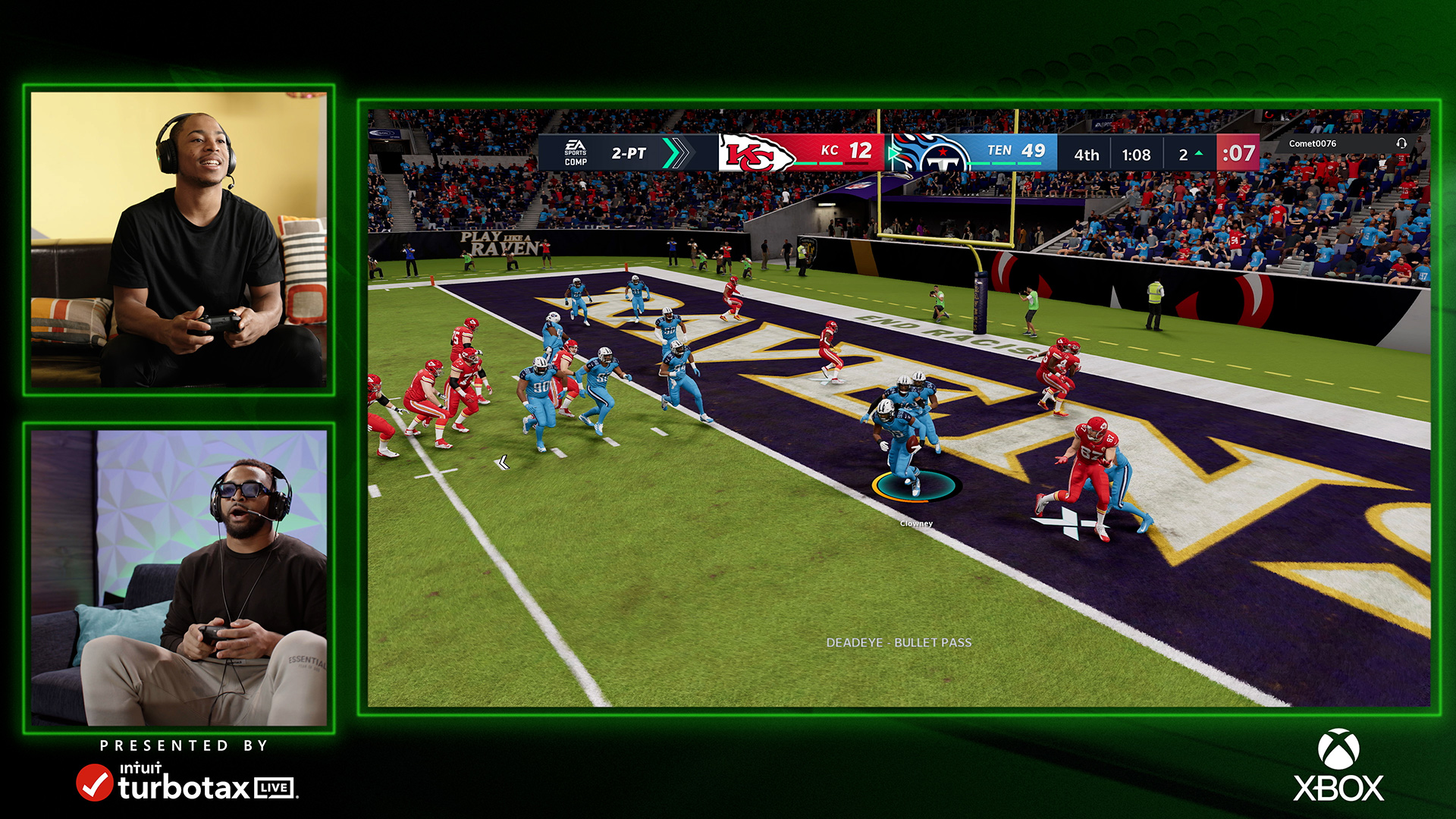This screenshot has width=1456, height=819.
Task: Click the Comet0076 gamertag
Action: (1312, 143)
